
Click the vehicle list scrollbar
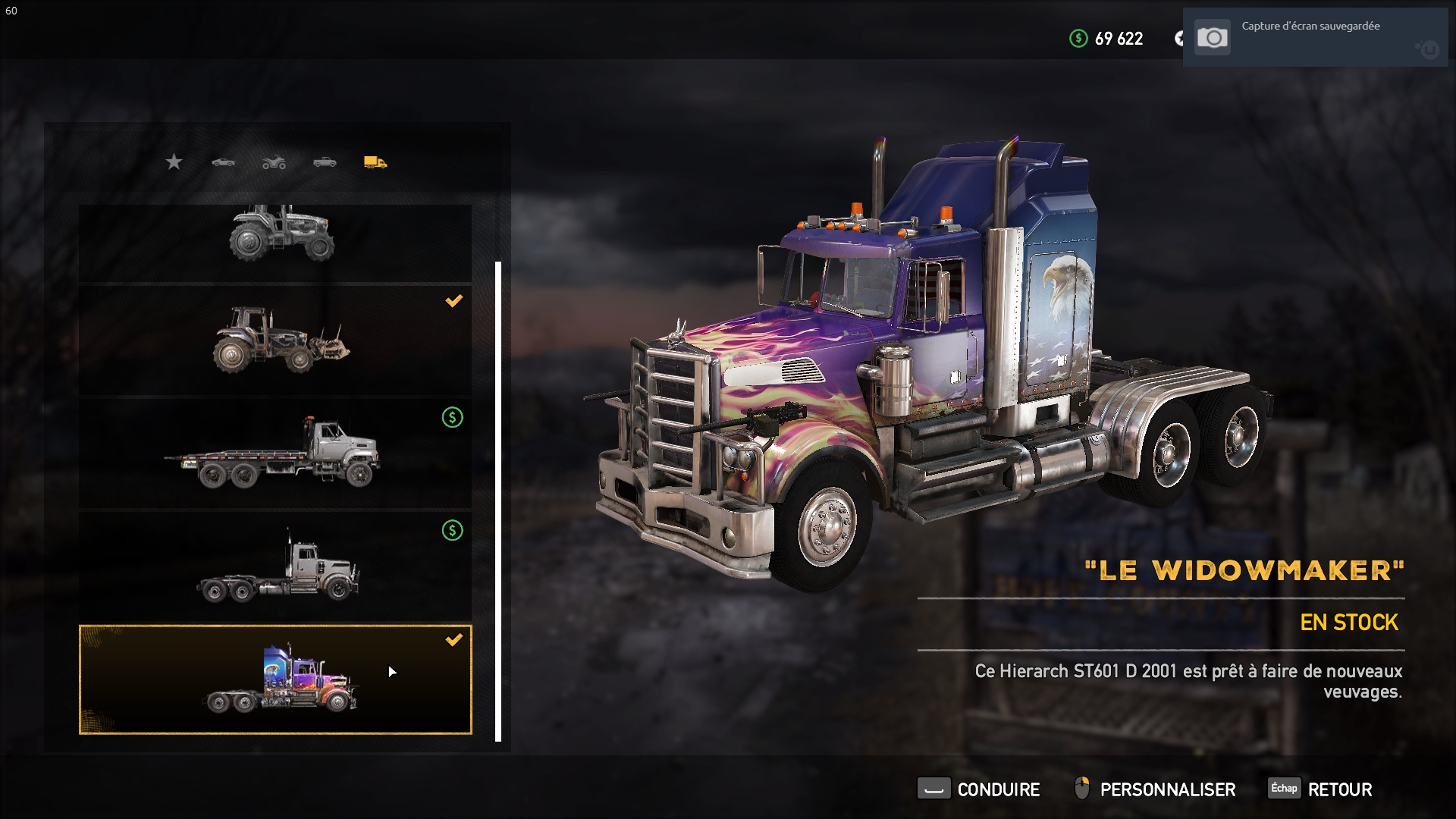click(x=498, y=500)
